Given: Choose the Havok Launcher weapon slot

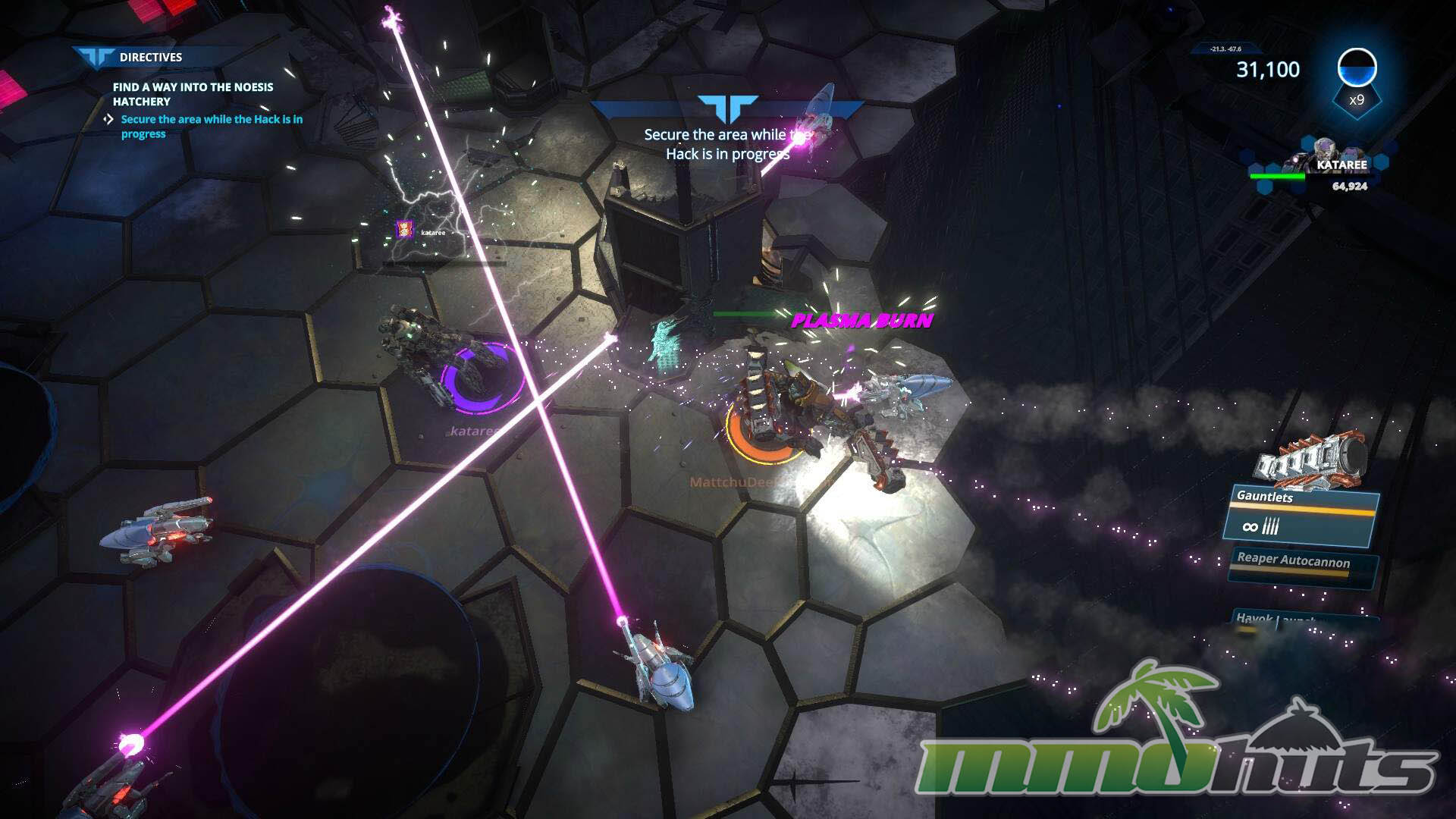Looking at the screenshot, I should point(1301,620).
